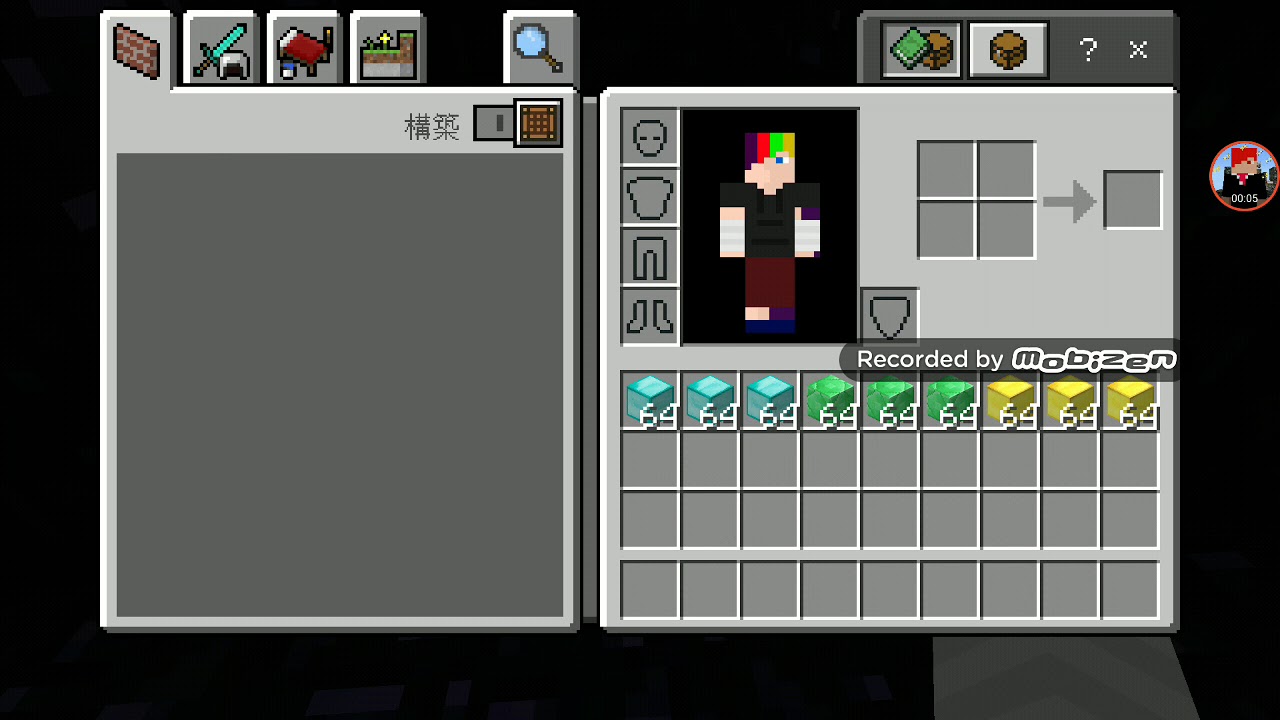The width and height of the screenshot is (1280, 720).
Task: Open the help menu with question mark
Action: point(1088,50)
